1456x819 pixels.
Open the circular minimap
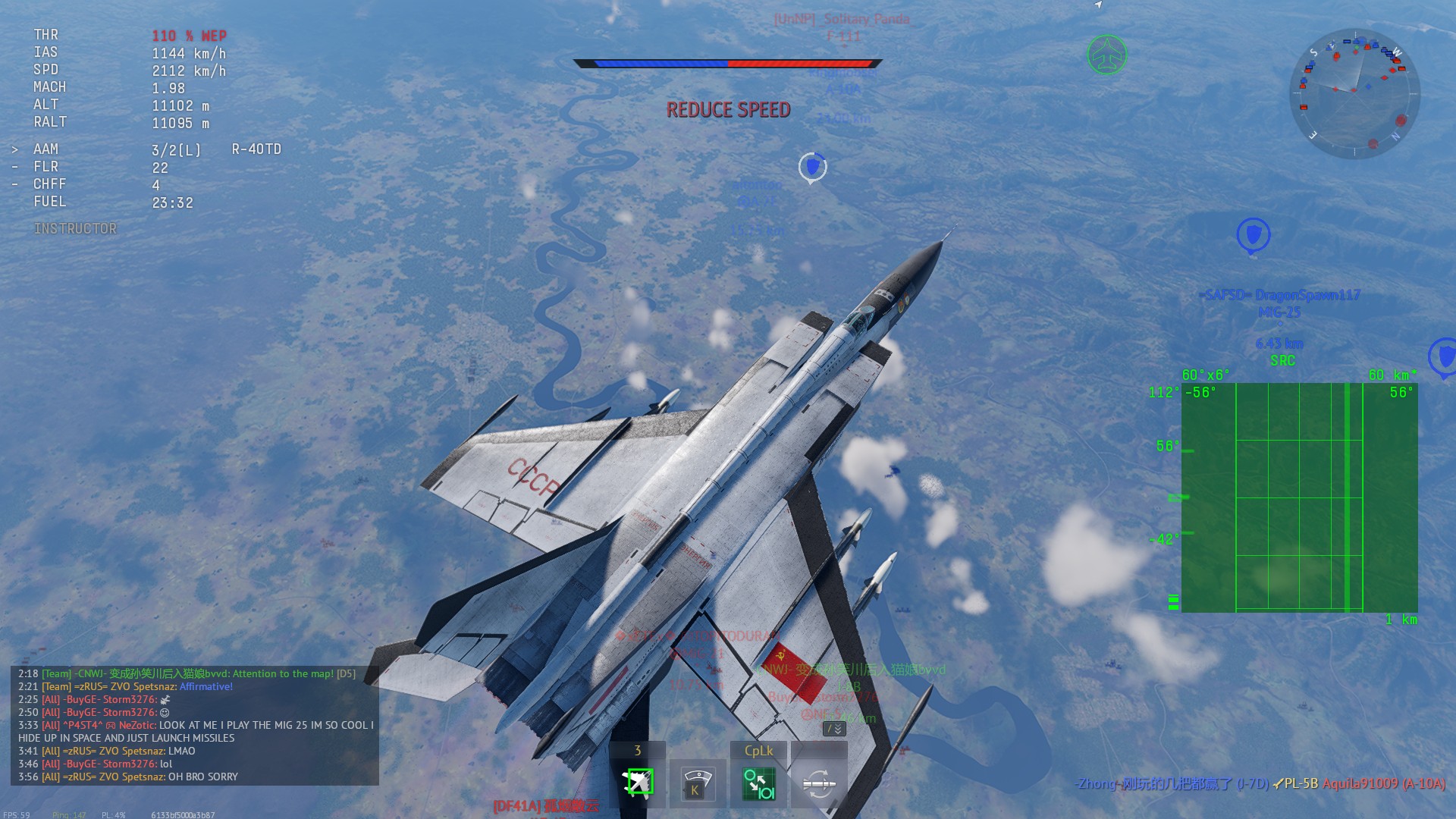(1354, 93)
